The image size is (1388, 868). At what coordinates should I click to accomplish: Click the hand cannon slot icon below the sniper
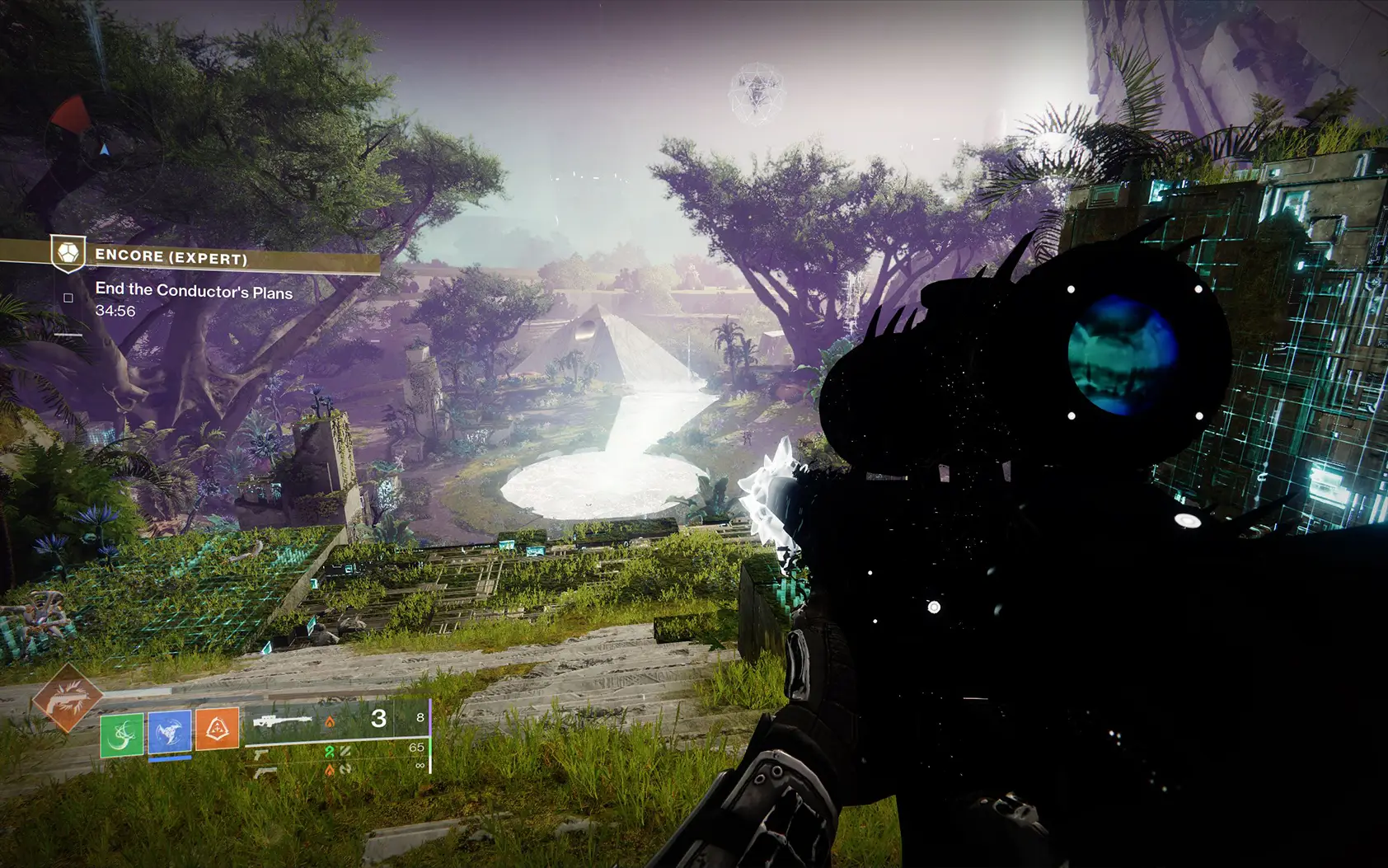coord(262,754)
